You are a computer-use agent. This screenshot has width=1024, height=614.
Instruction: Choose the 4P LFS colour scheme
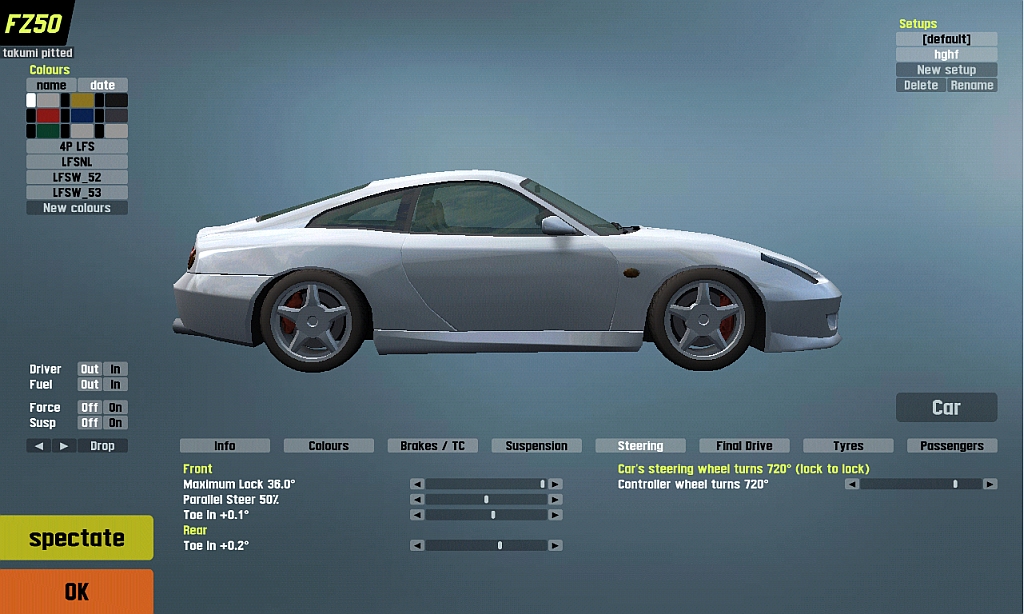[77, 147]
